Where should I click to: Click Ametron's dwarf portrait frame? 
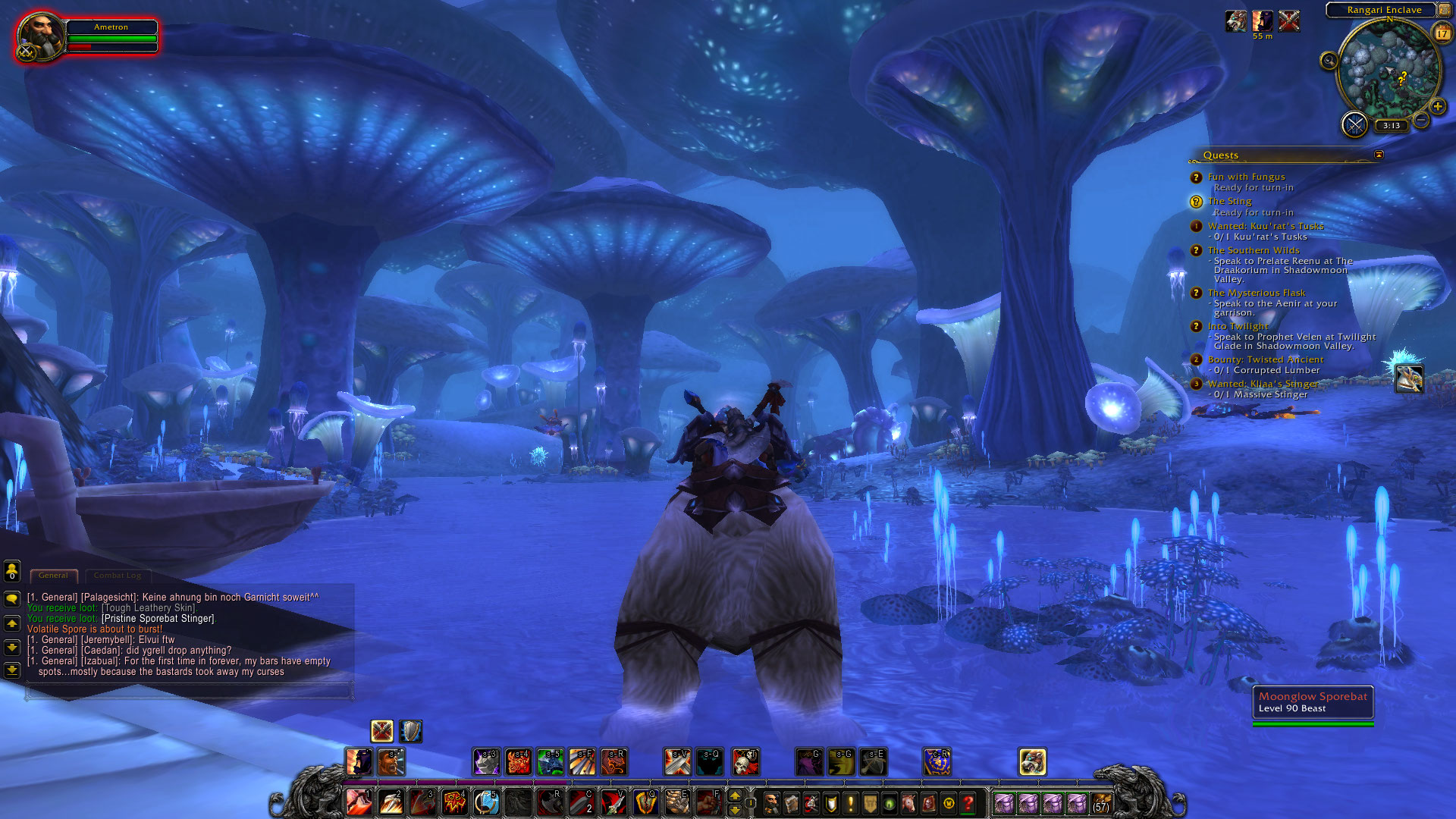pyautogui.click(x=40, y=36)
